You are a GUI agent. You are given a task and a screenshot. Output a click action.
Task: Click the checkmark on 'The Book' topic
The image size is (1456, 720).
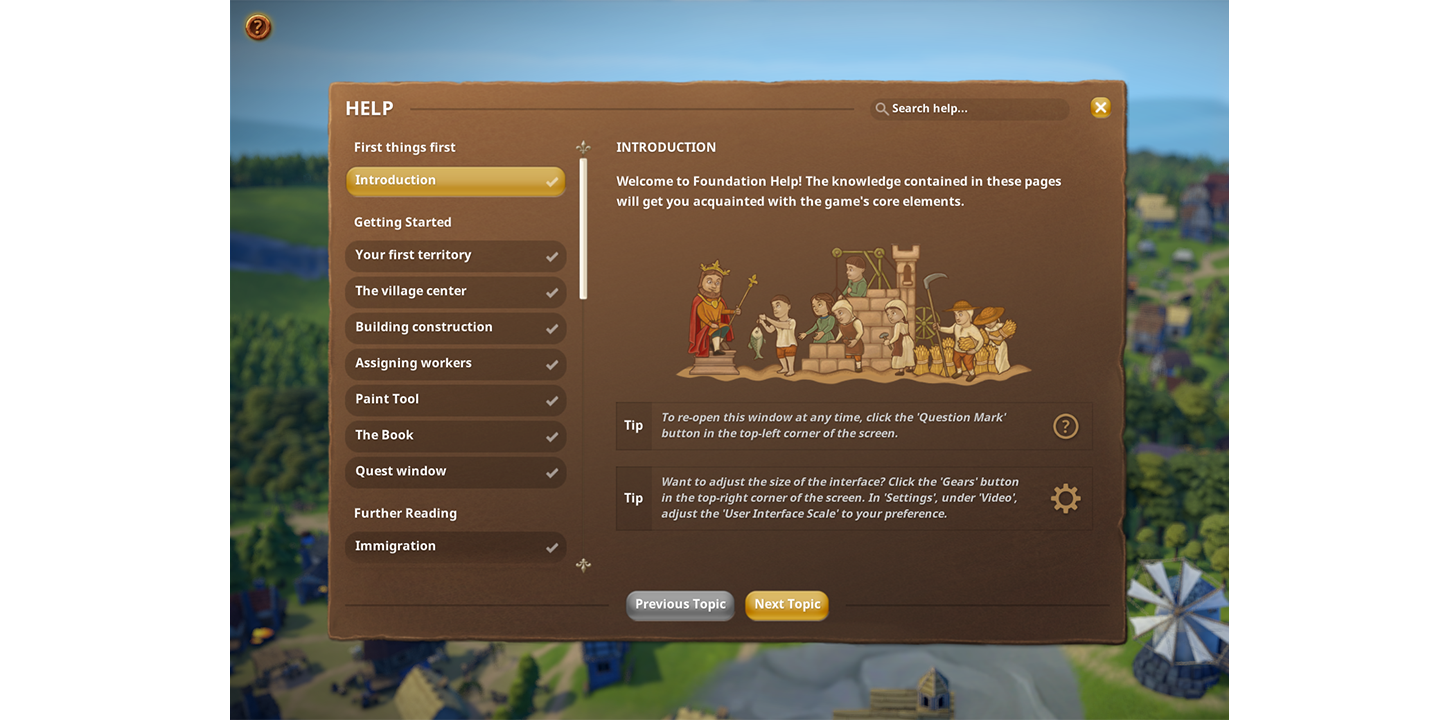[552, 436]
